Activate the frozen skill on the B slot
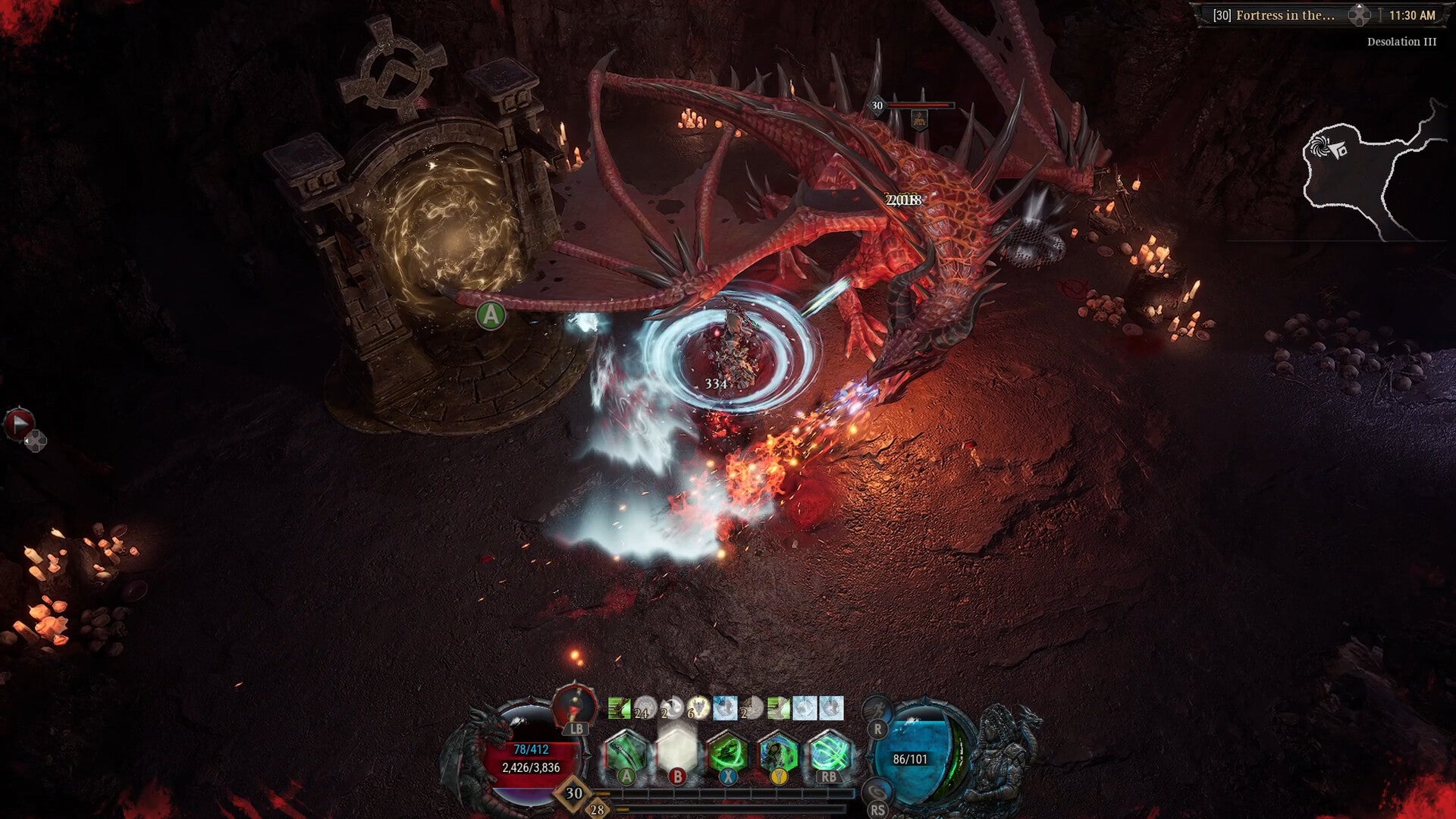This screenshot has height=819, width=1456. click(678, 752)
